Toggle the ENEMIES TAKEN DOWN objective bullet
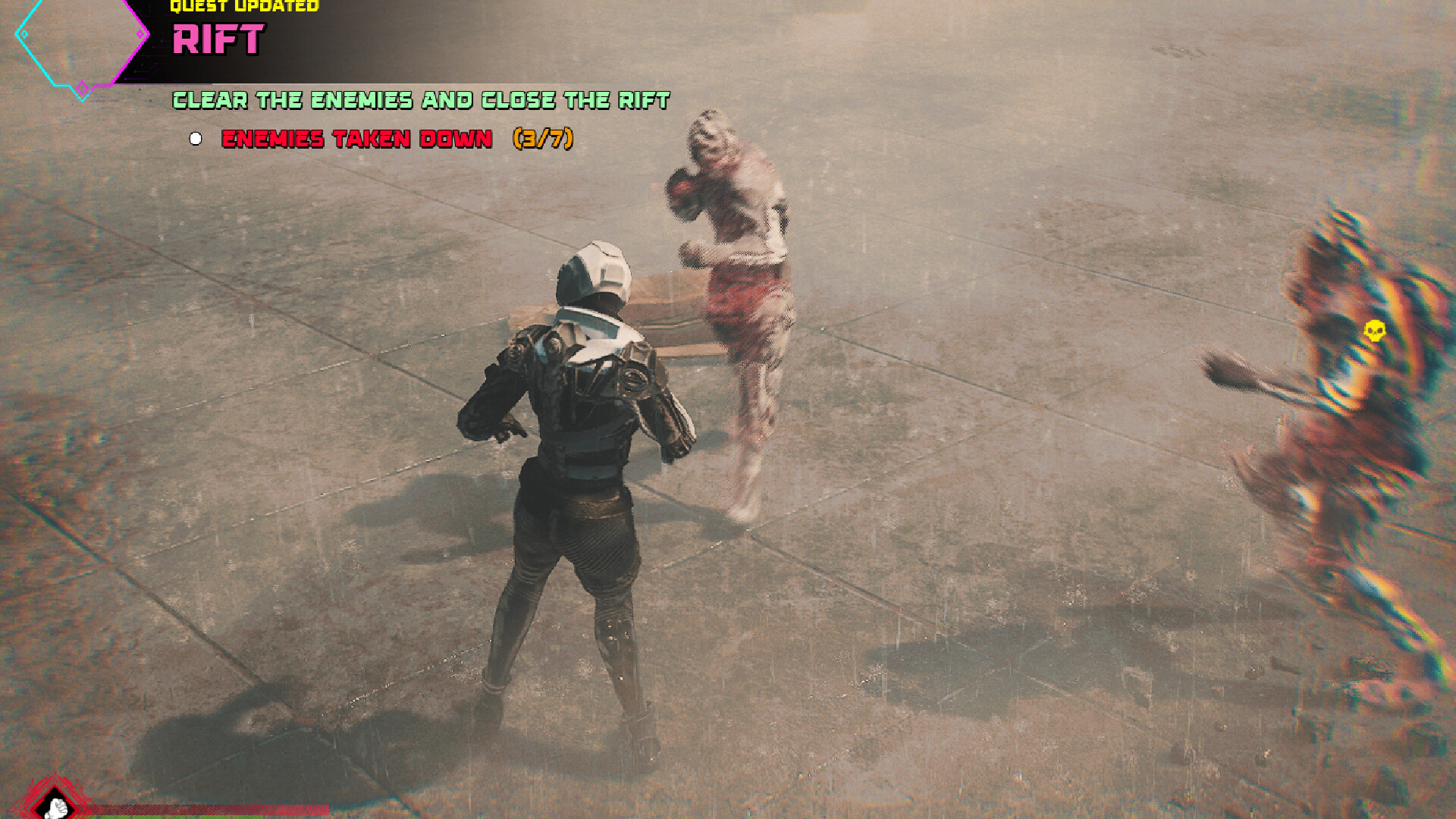The height and width of the screenshot is (819, 1456). coord(196,138)
